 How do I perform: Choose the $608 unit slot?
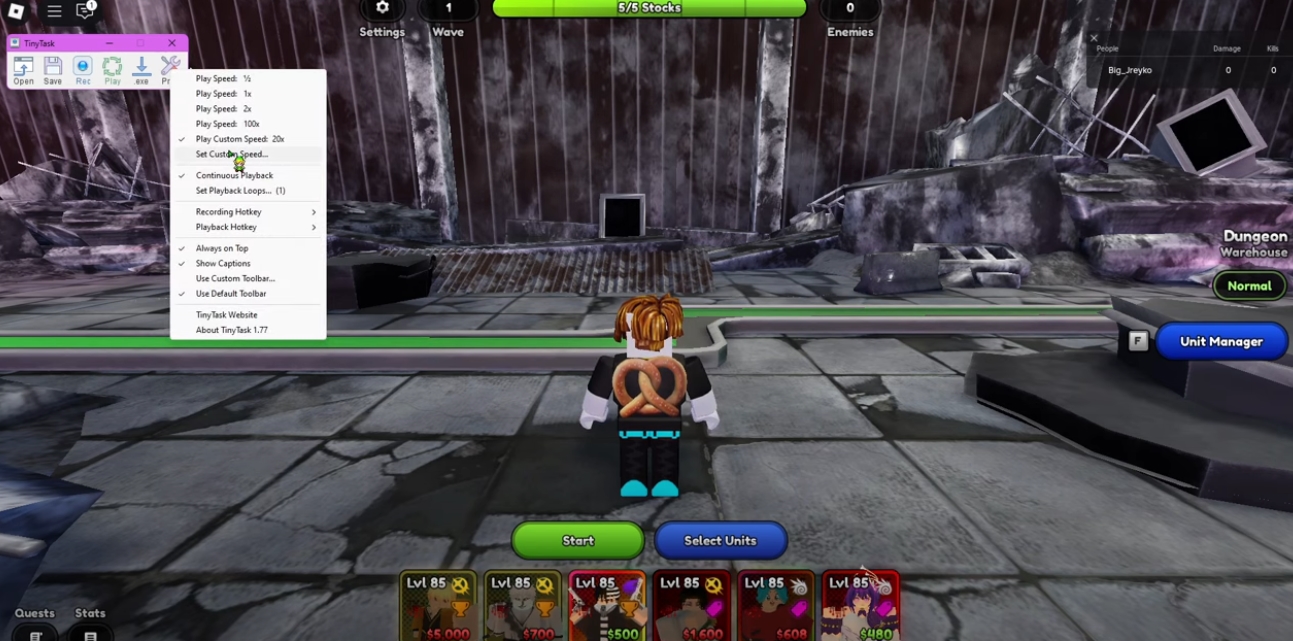(776, 607)
